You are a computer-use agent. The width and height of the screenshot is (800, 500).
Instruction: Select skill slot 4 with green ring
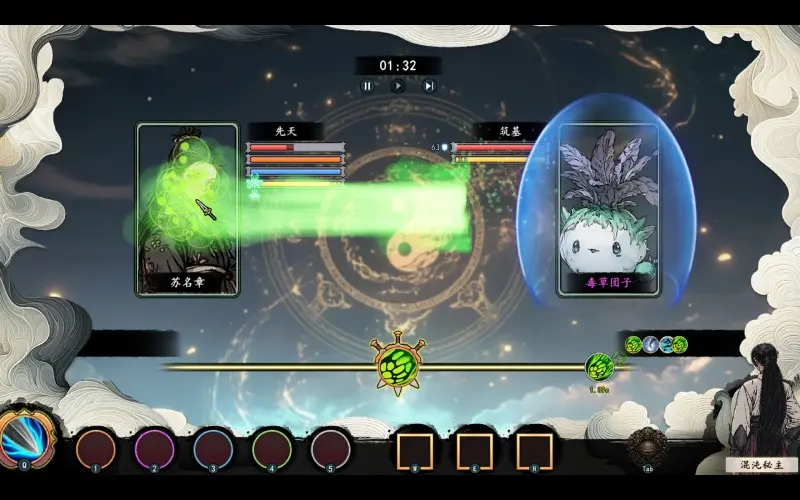point(272,448)
